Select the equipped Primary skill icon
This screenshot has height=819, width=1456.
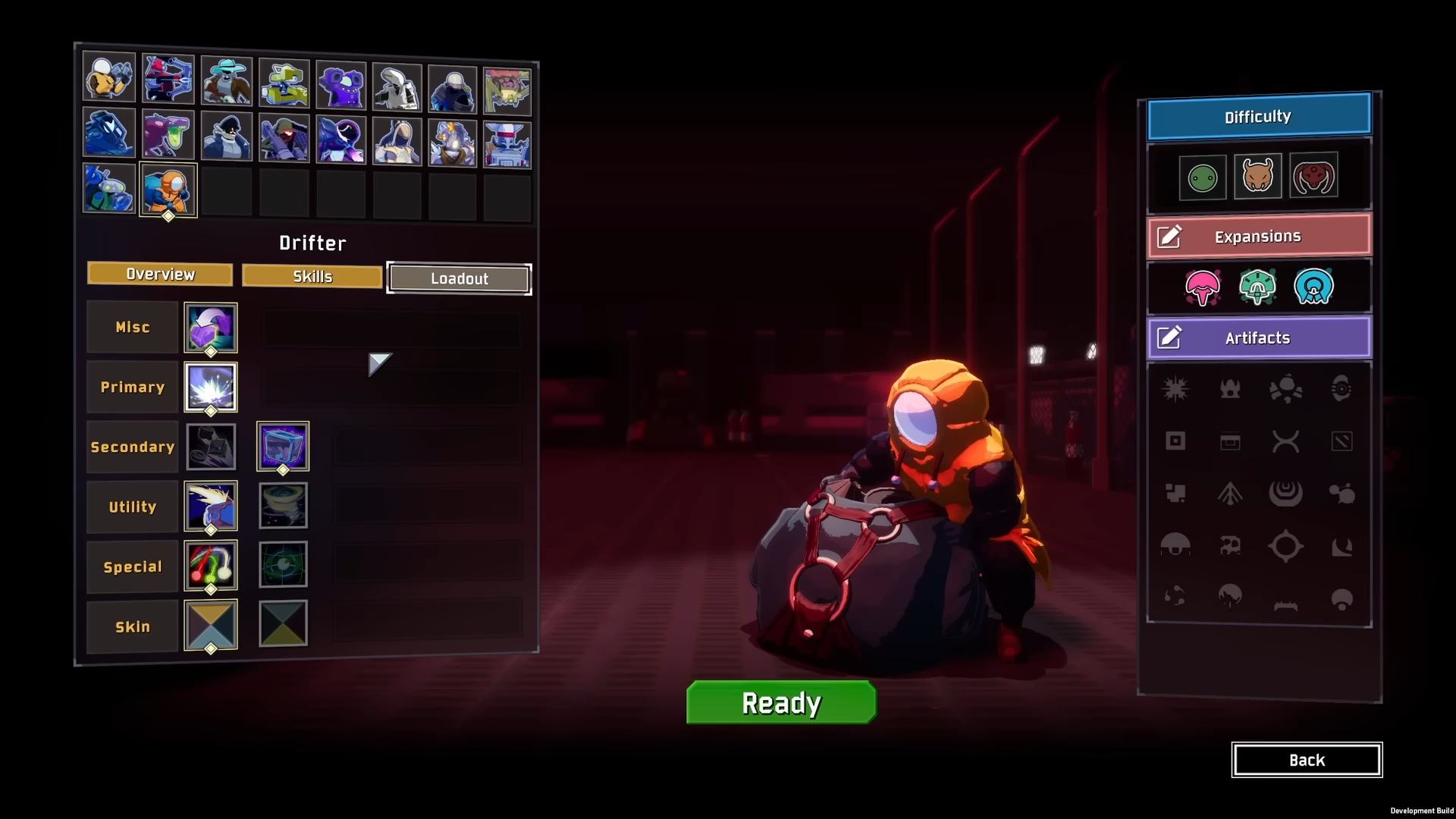pos(210,387)
